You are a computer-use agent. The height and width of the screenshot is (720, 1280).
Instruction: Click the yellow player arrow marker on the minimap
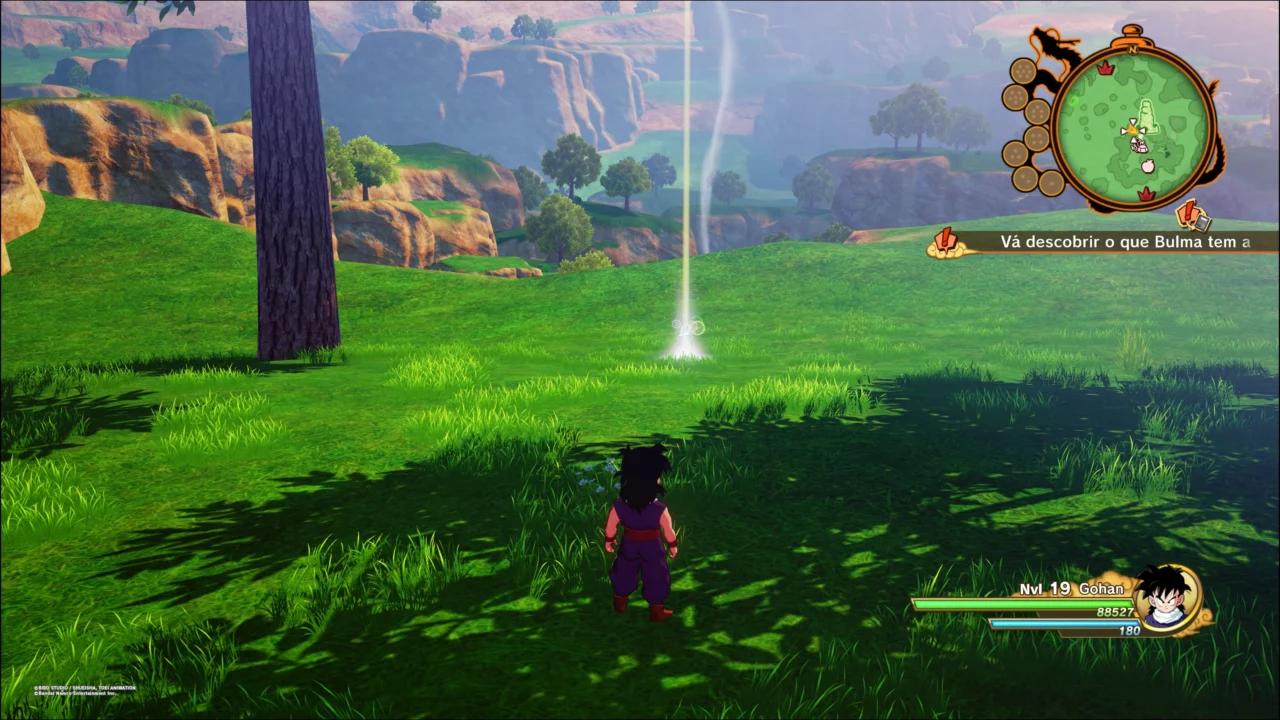[x=1132, y=130]
